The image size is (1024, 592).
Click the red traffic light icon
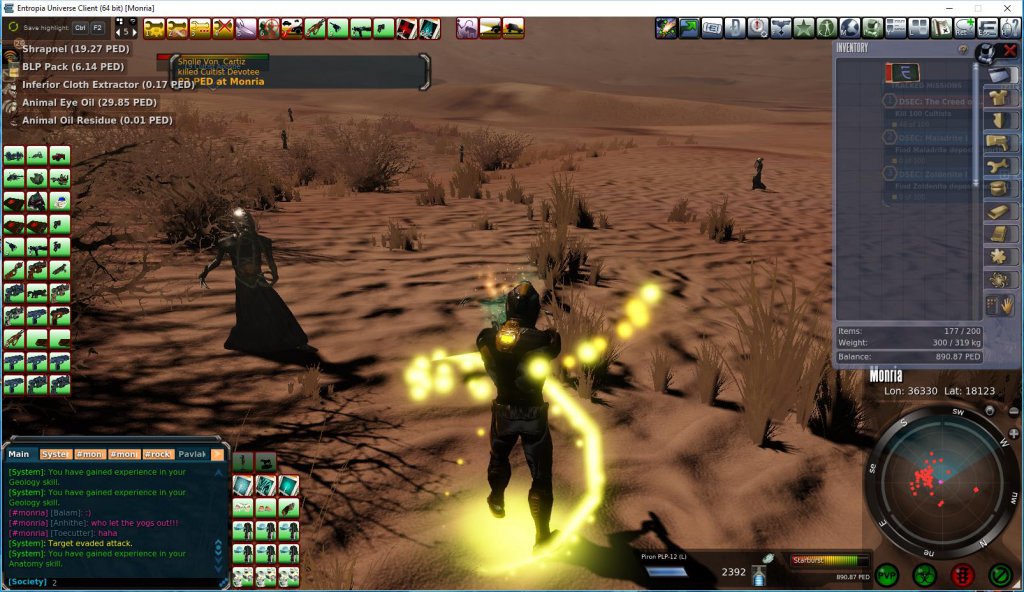point(963,575)
